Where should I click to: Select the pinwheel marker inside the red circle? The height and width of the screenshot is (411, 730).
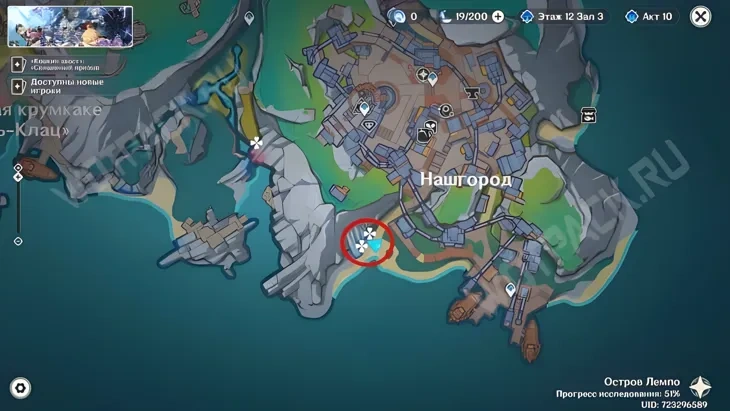(371, 235)
